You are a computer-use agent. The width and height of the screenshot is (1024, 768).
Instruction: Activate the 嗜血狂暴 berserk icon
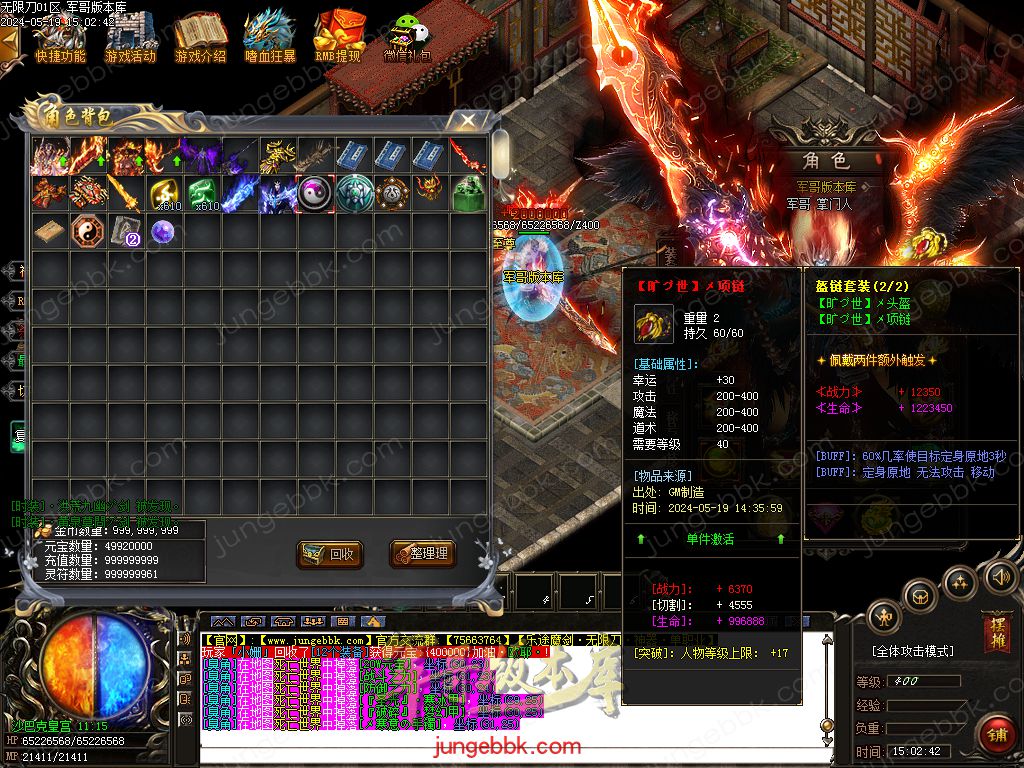(x=270, y=40)
